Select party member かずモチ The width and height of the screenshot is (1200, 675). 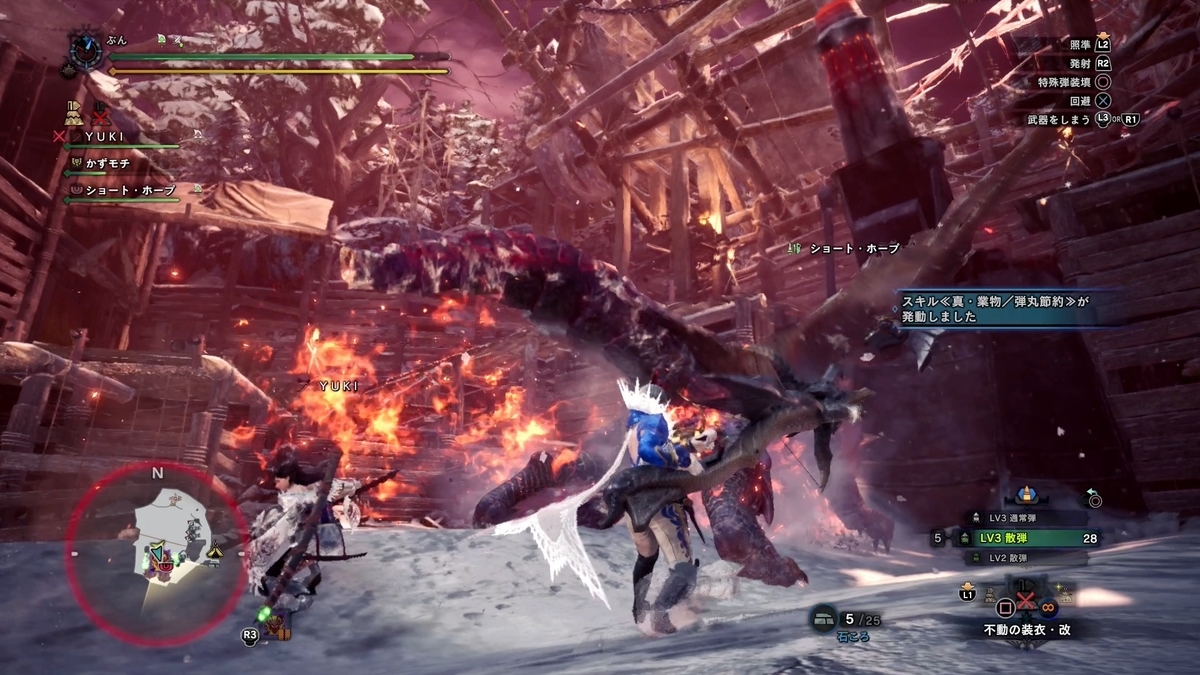108,162
